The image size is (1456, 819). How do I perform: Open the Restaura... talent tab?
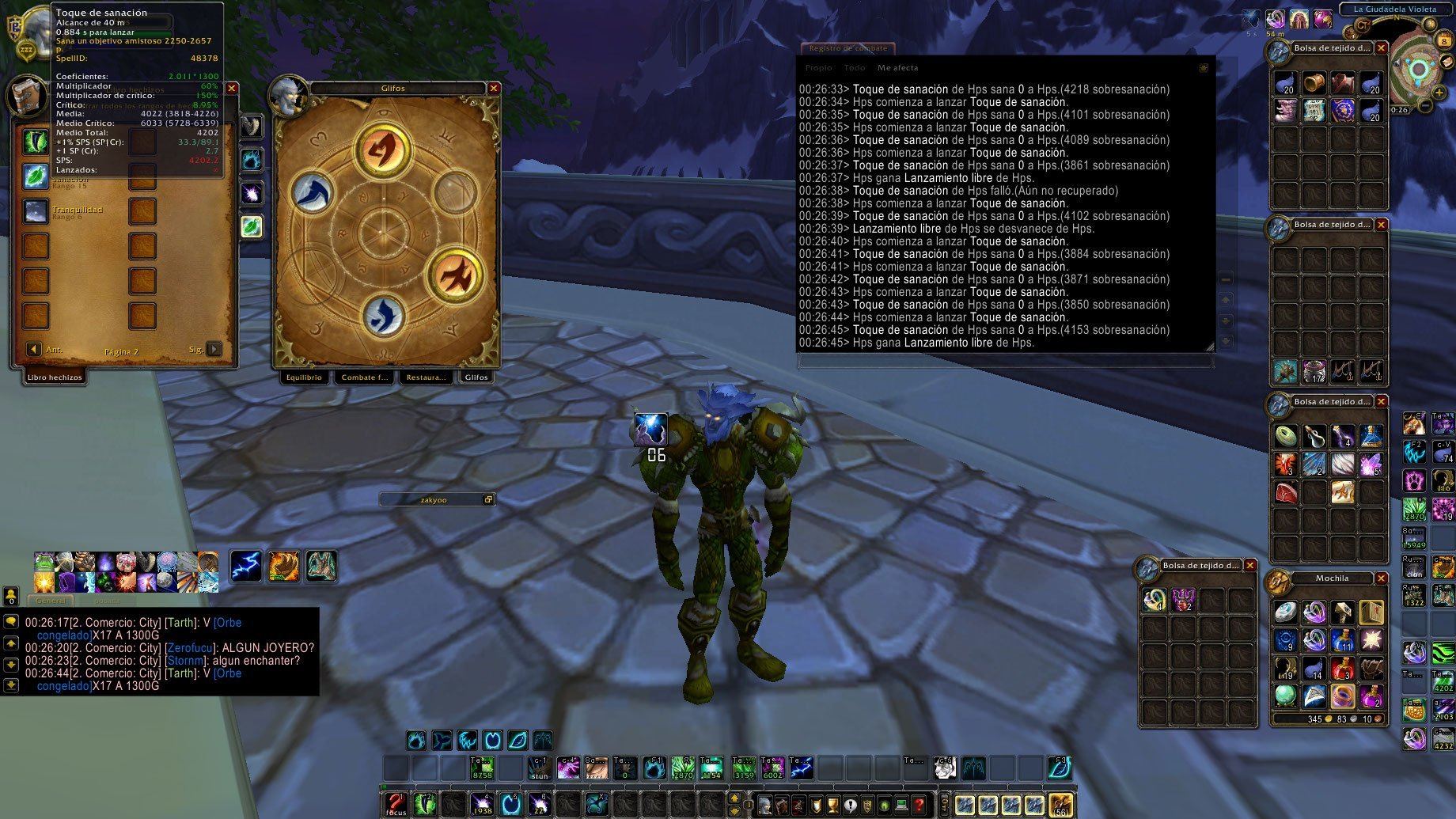point(426,377)
